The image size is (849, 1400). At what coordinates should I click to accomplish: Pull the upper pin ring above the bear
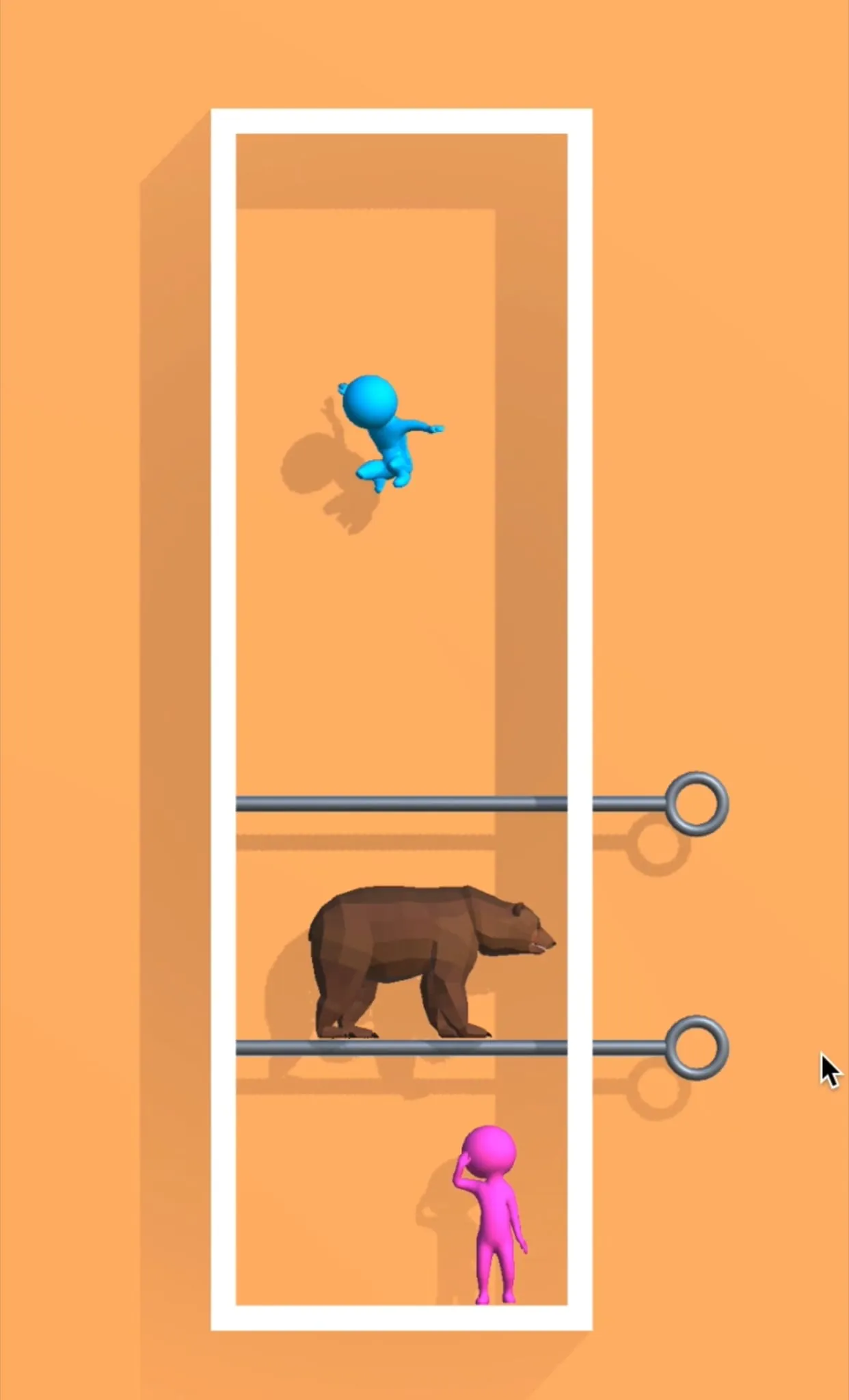click(x=696, y=804)
